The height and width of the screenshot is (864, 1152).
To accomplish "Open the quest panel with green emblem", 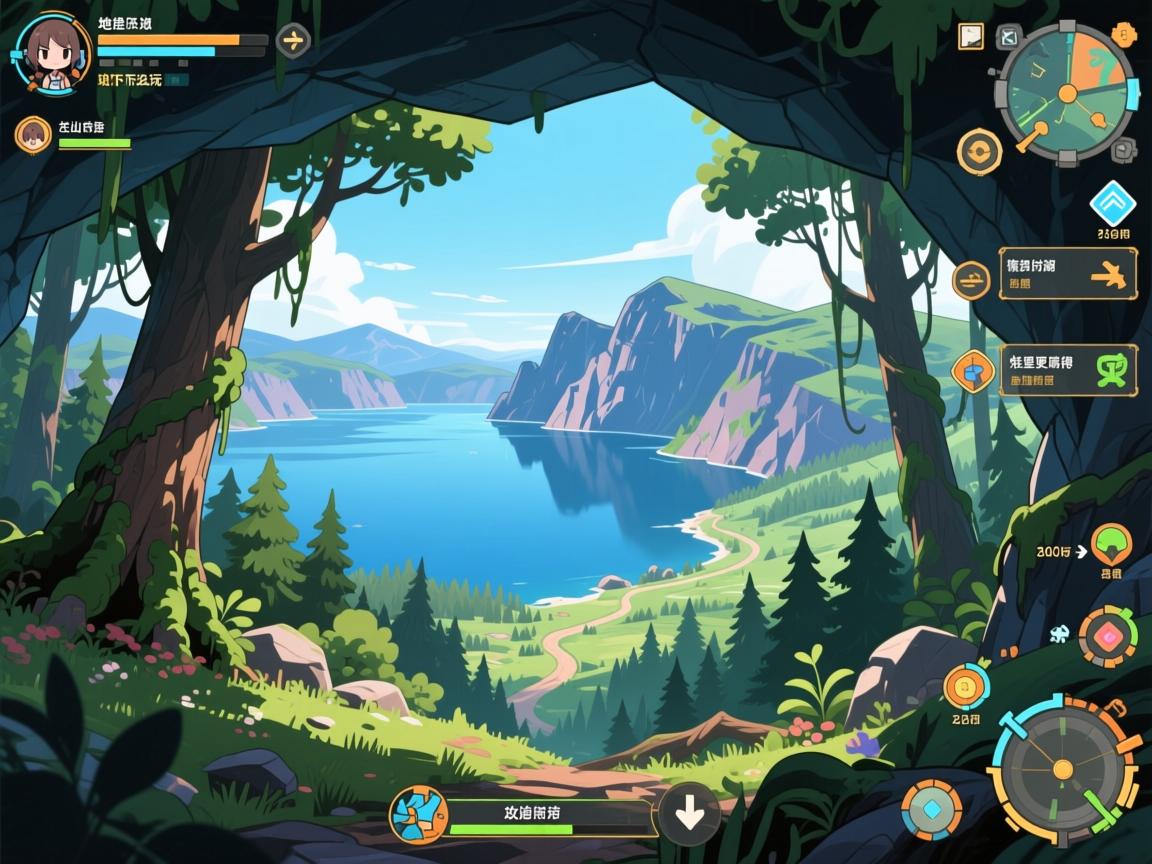I will tap(1068, 370).
